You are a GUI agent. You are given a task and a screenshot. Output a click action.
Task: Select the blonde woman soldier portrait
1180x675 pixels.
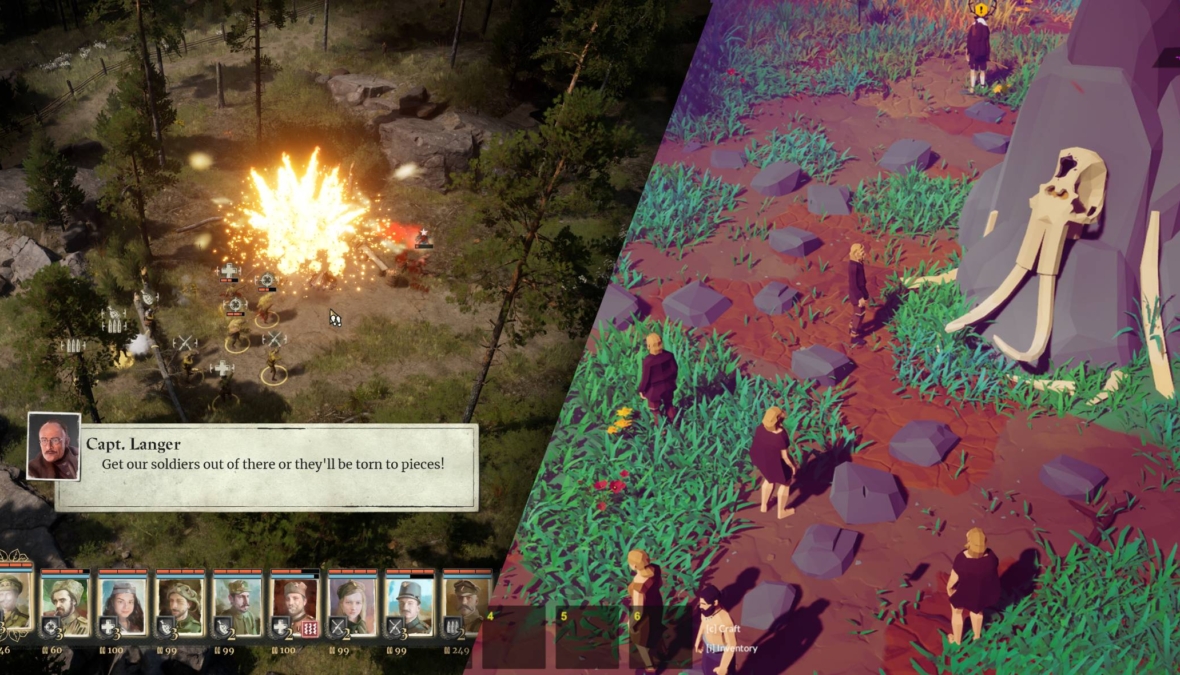pyautogui.click(x=352, y=601)
